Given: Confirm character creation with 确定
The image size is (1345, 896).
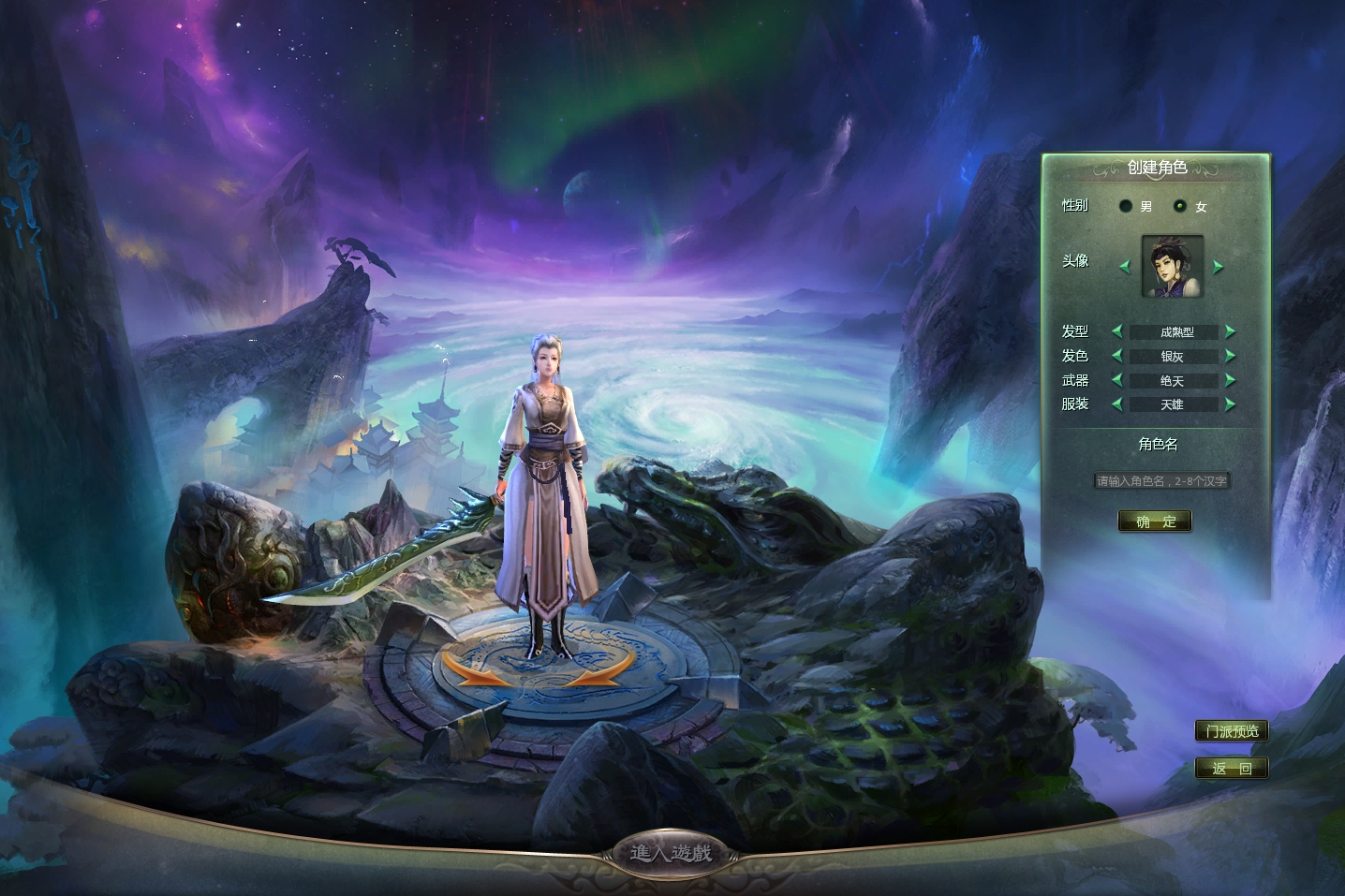Looking at the screenshot, I should coord(1155,521).
